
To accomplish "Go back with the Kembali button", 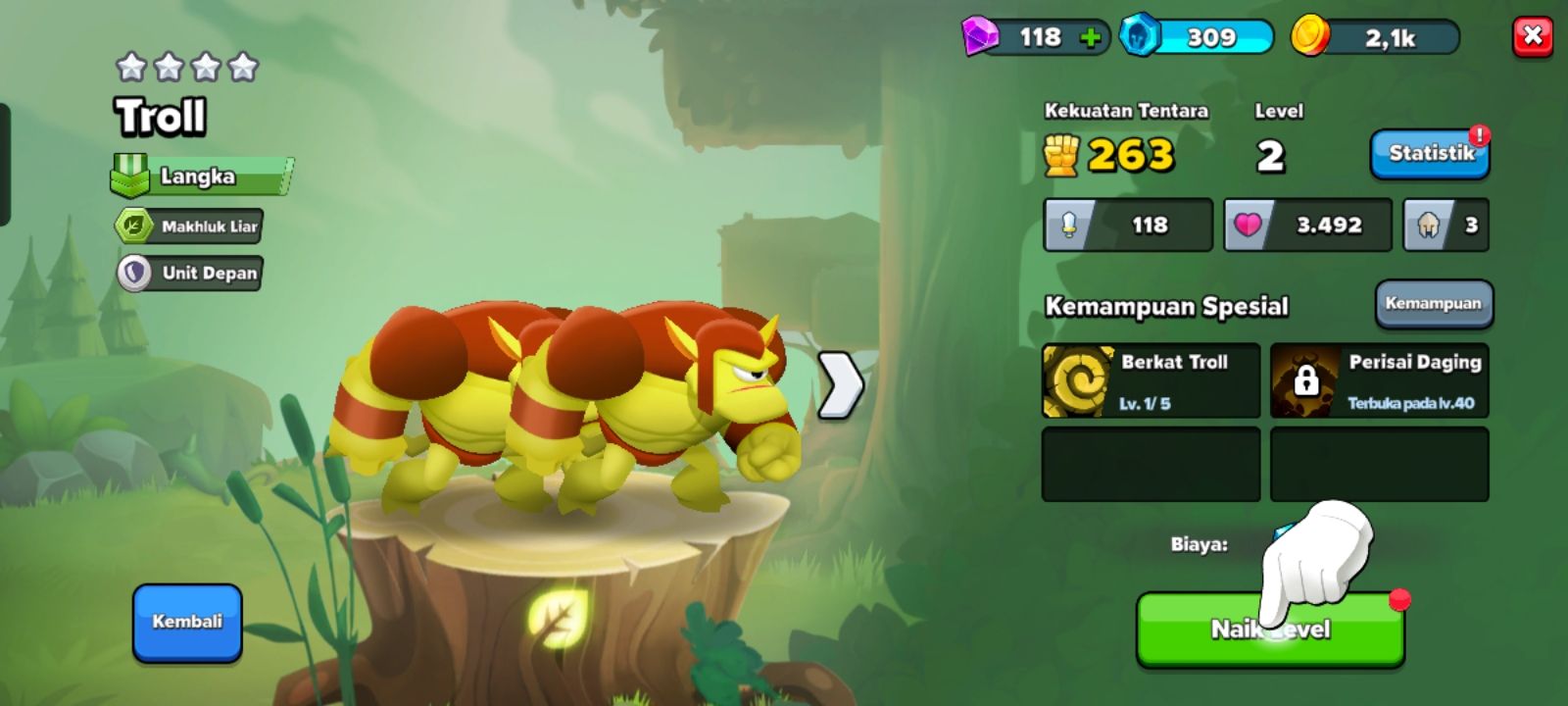I will pos(187,623).
